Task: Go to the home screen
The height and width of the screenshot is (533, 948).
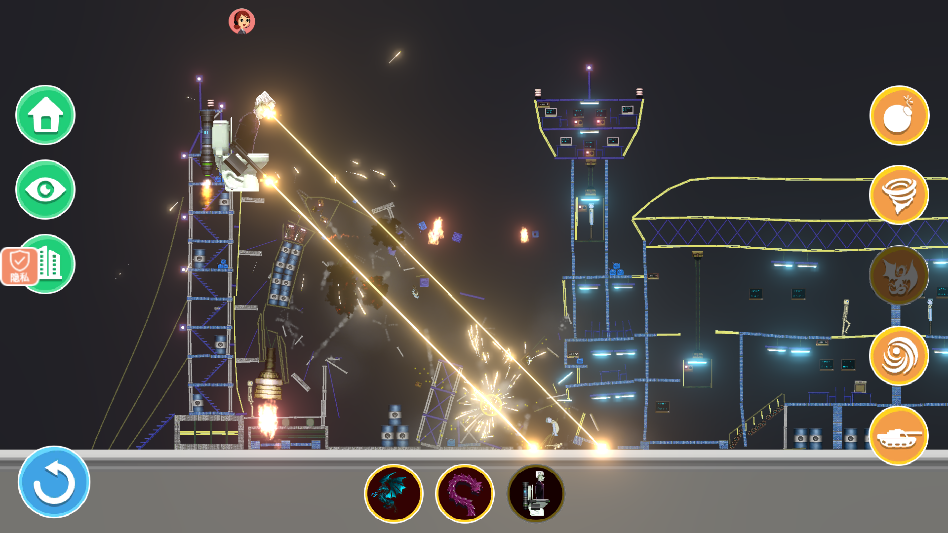Action: pos(45,115)
